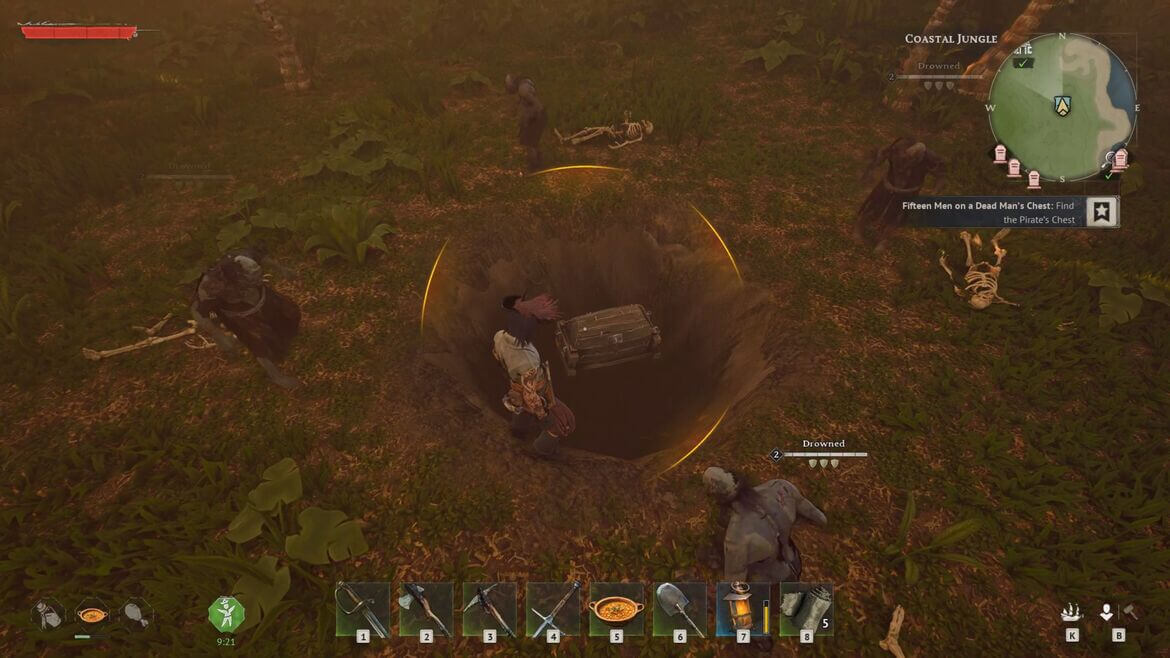Click the magnifying glass marker on the minimap
This screenshot has height=658, width=1170.
coord(1108,159)
